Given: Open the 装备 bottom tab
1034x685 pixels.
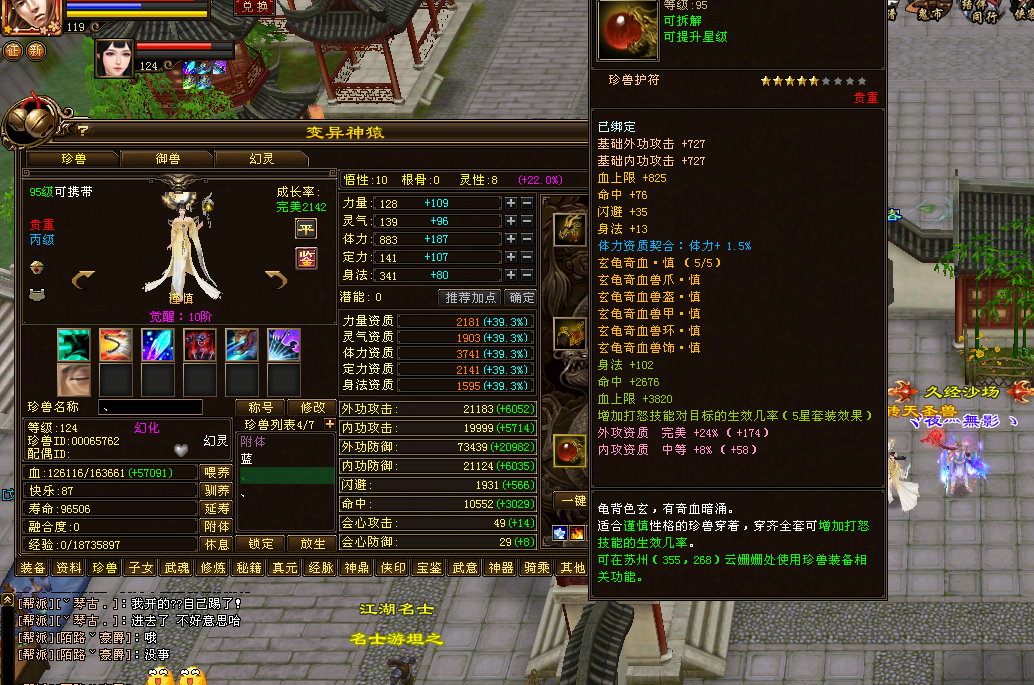Looking at the screenshot, I should point(32,568).
